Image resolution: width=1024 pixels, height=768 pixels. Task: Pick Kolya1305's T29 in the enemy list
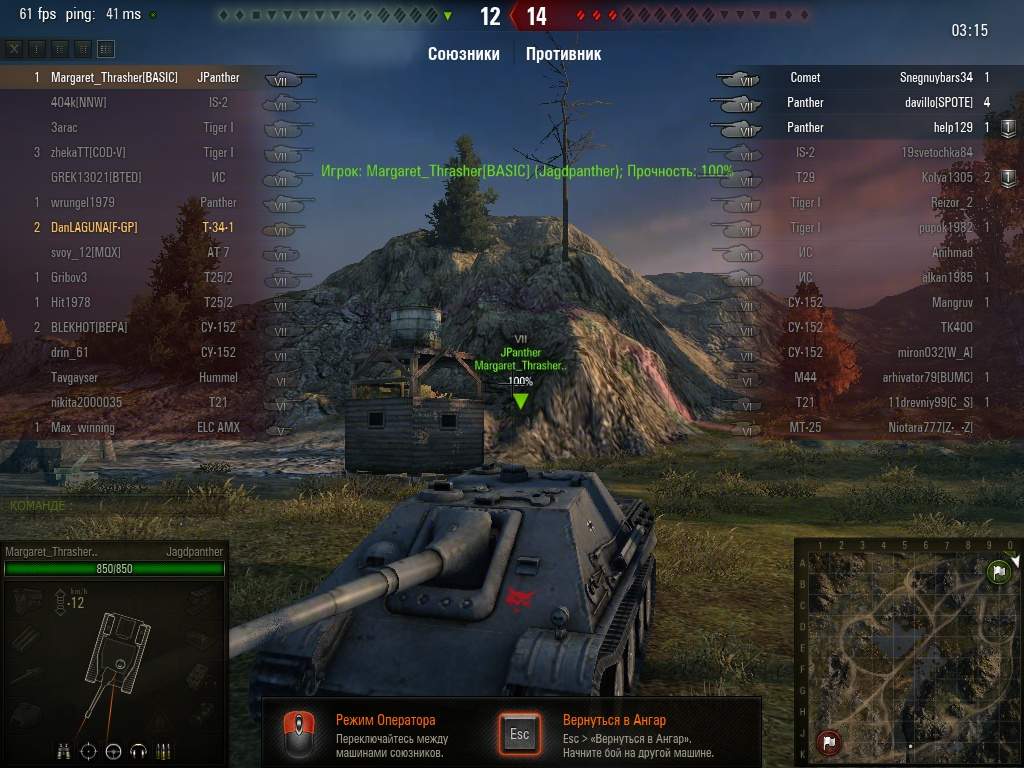(x=880, y=177)
